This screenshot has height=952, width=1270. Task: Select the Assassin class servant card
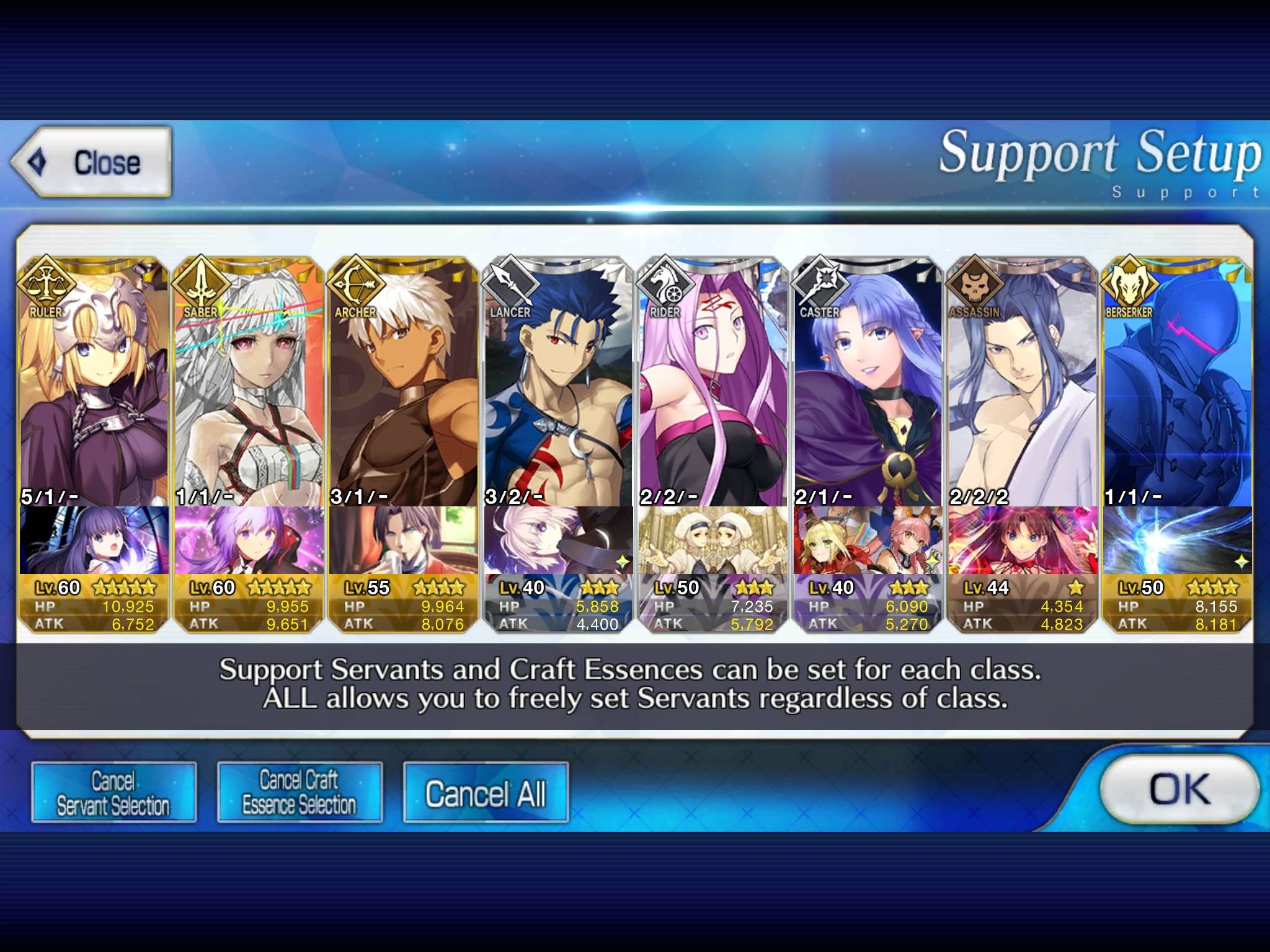(1022, 384)
